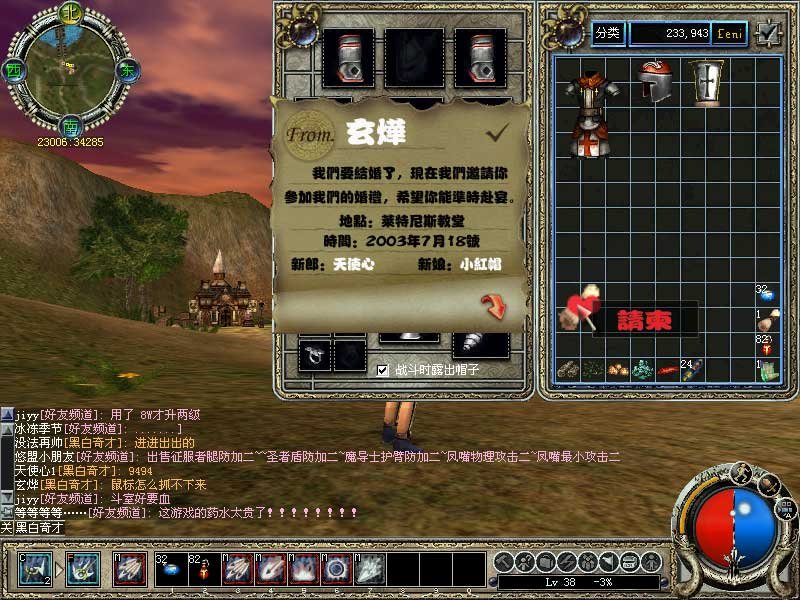
Task: Activate the blue ring skill on the hotbar
Action: click(x=336, y=570)
